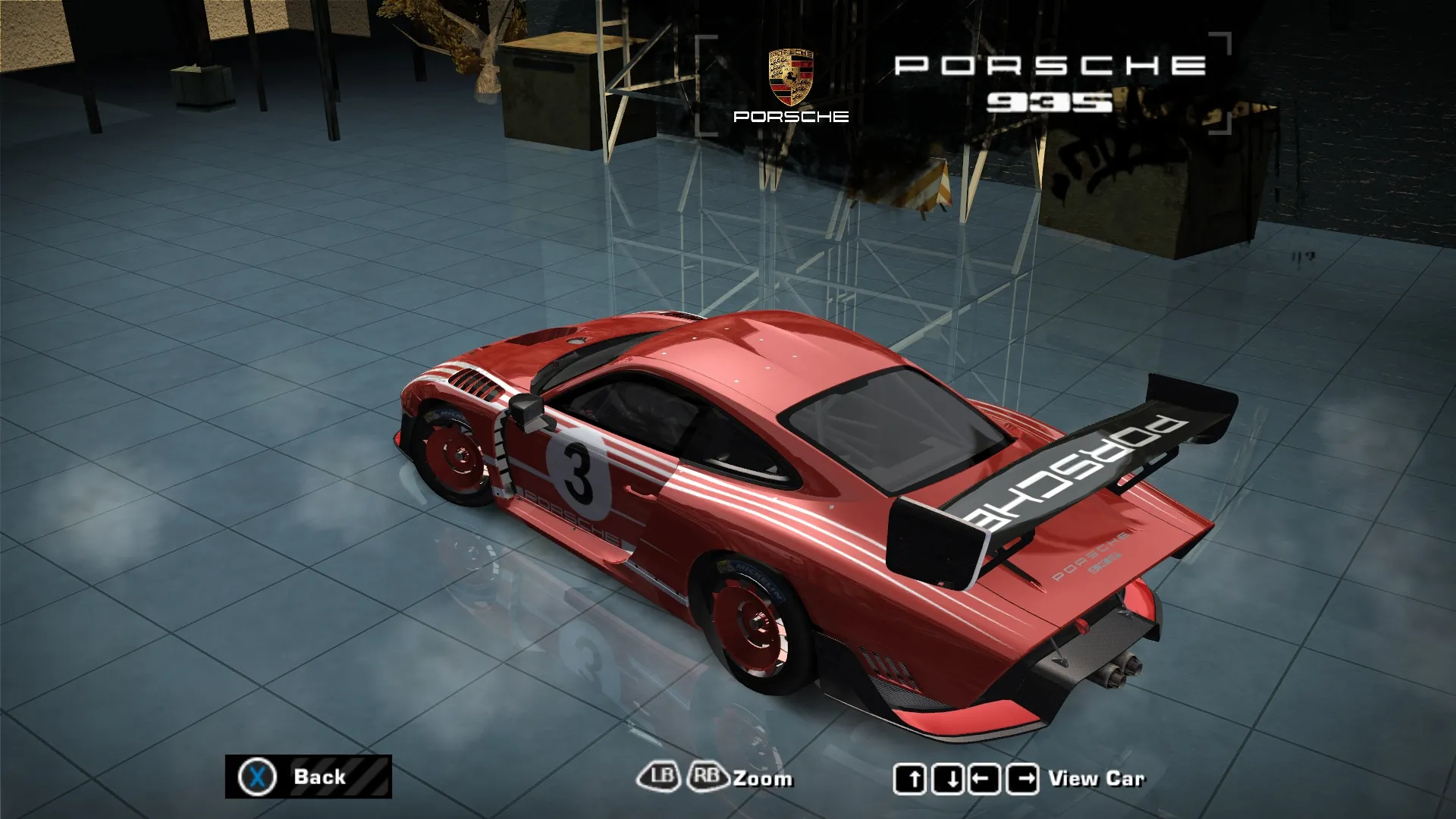Click the Back button
The image size is (1456, 819).
click(308, 777)
